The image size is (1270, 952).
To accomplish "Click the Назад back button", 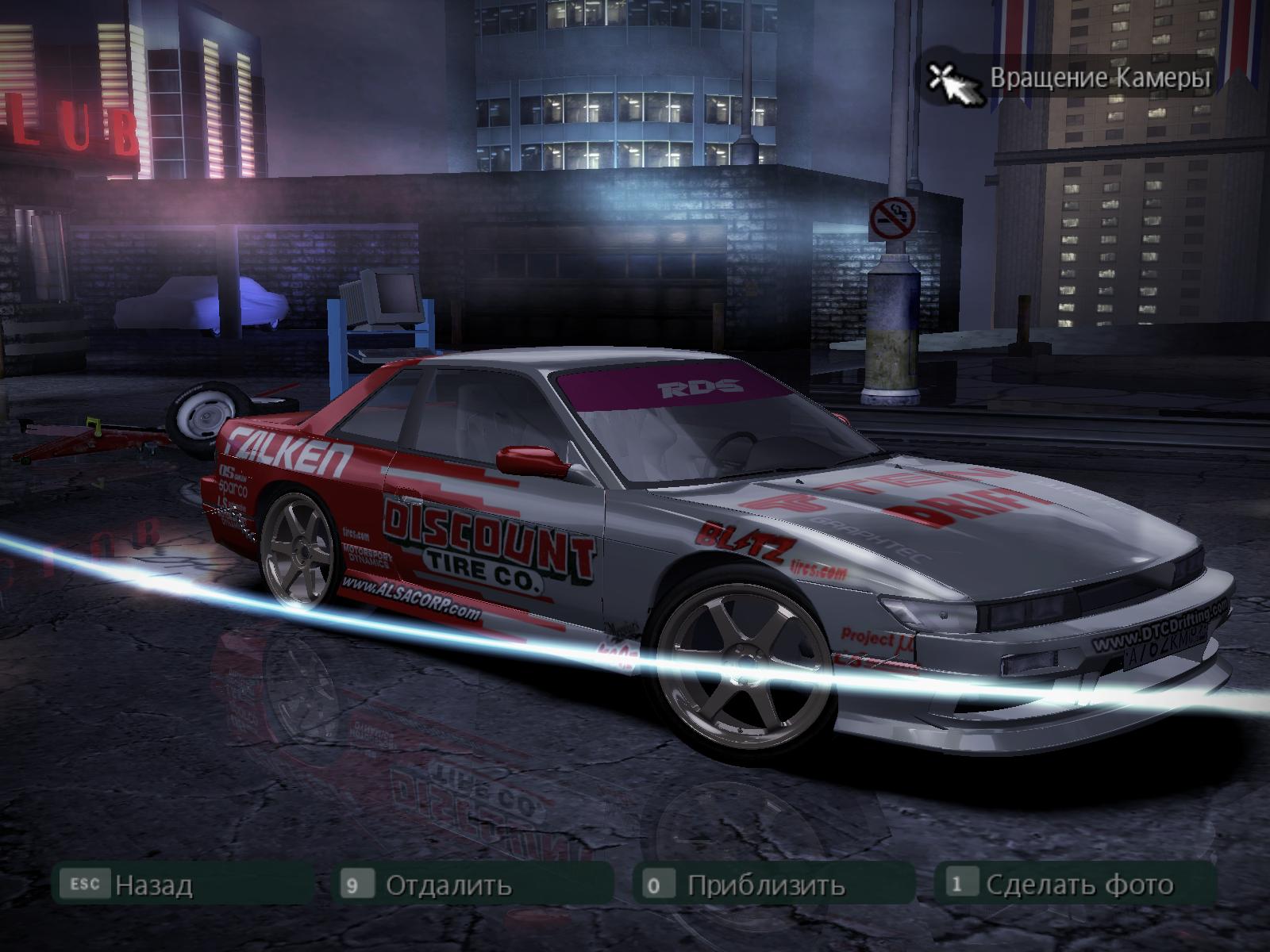I will tap(153, 885).
